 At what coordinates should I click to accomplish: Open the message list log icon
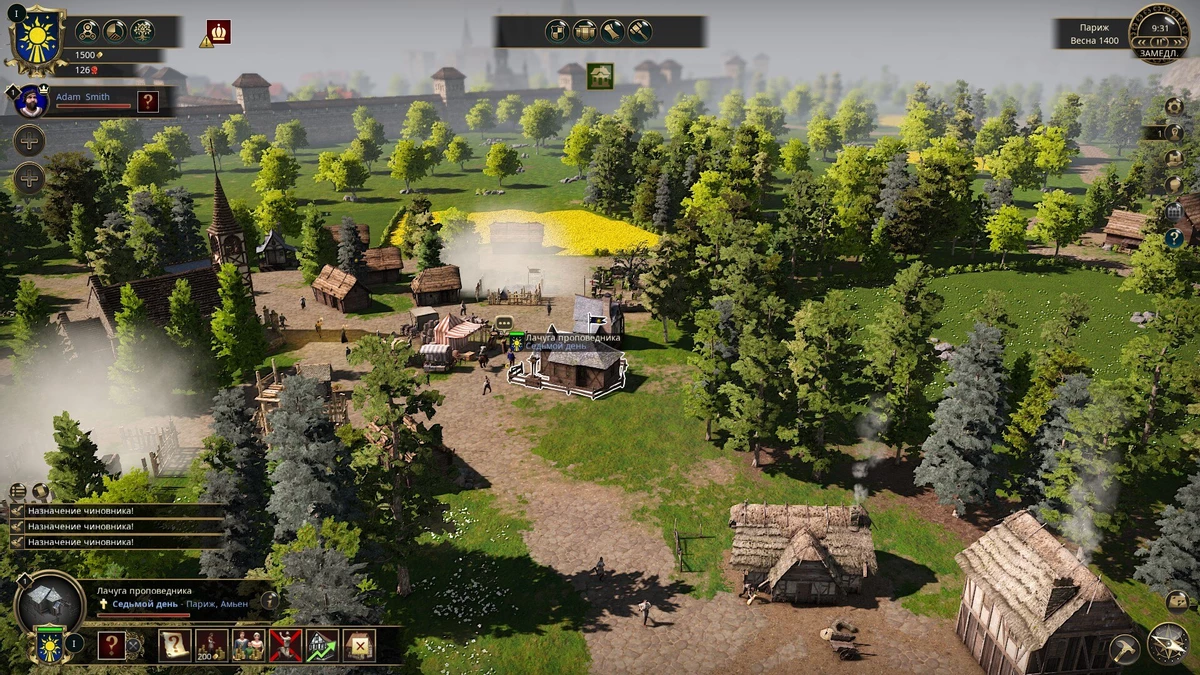pos(17,491)
